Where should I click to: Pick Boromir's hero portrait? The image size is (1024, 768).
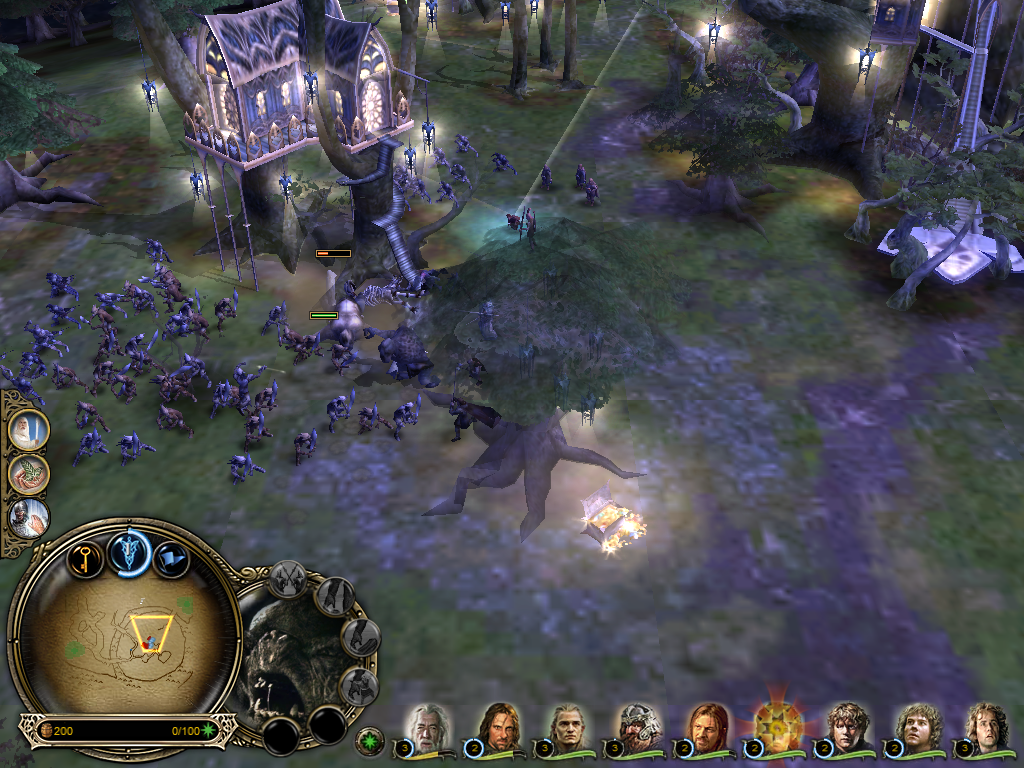(706, 728)
